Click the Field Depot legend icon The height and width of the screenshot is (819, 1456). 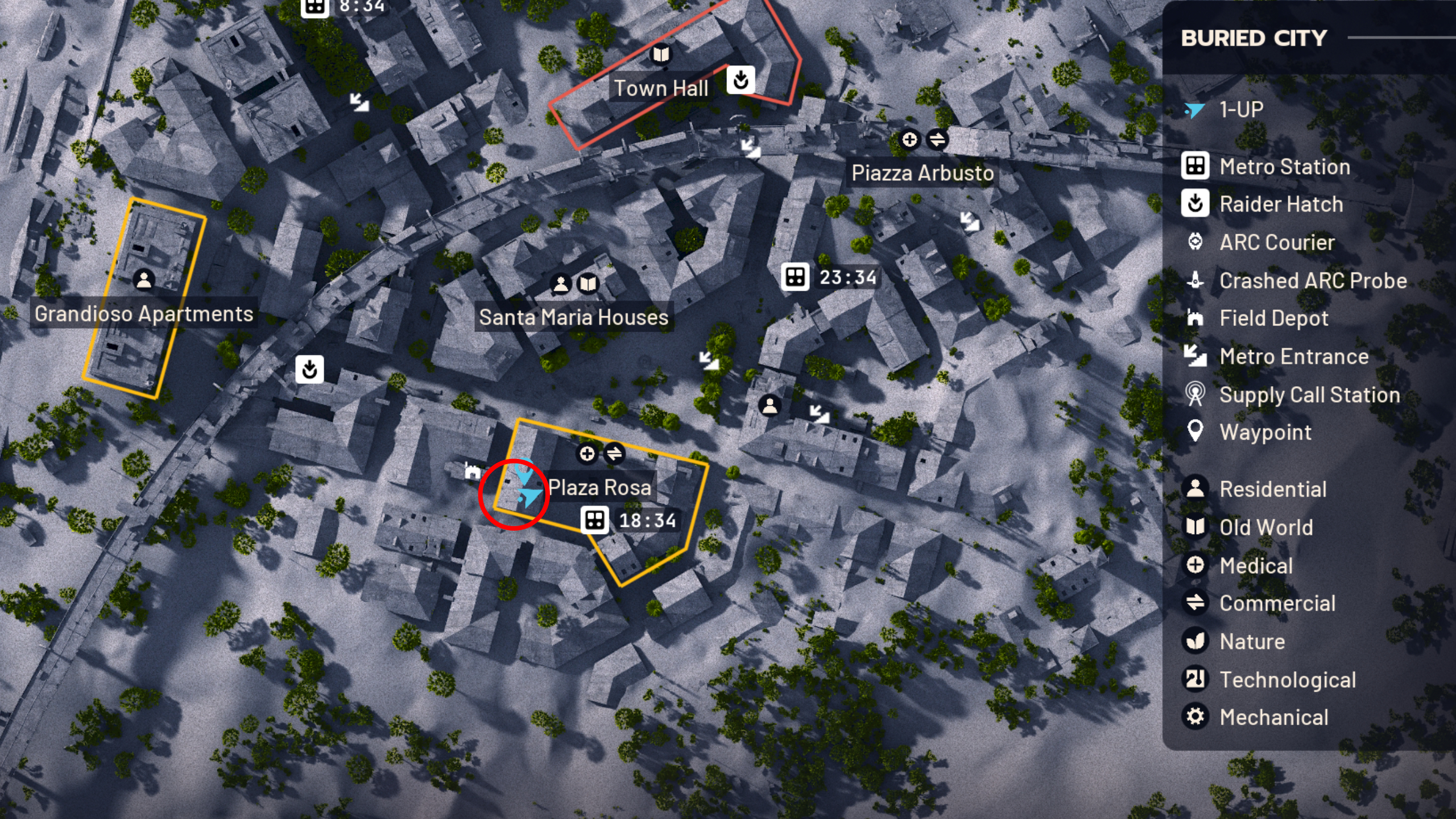[x=1196, y=318]
